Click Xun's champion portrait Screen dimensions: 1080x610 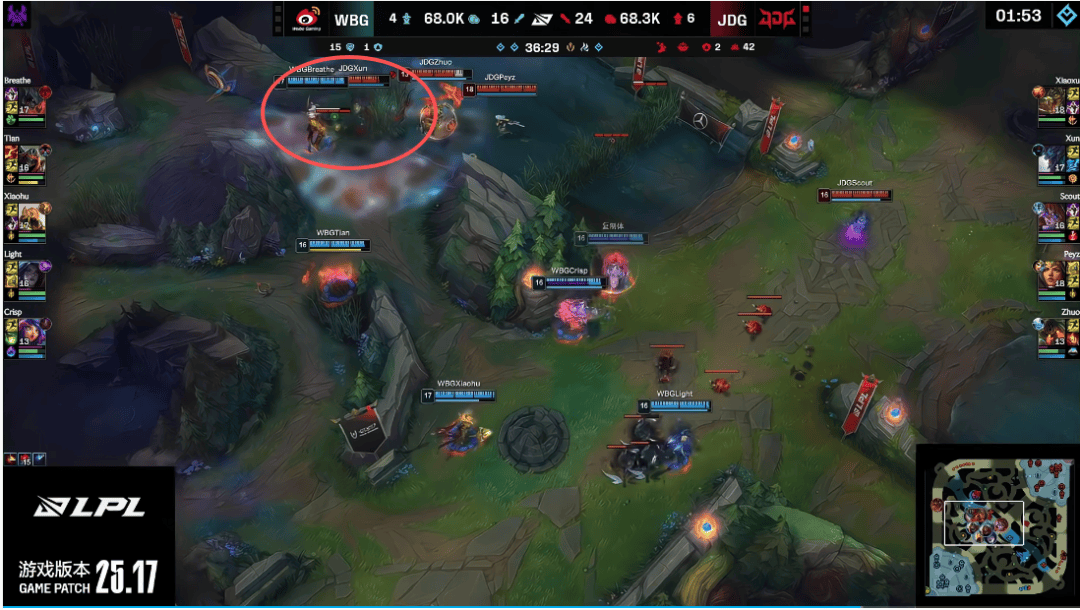1052,160
